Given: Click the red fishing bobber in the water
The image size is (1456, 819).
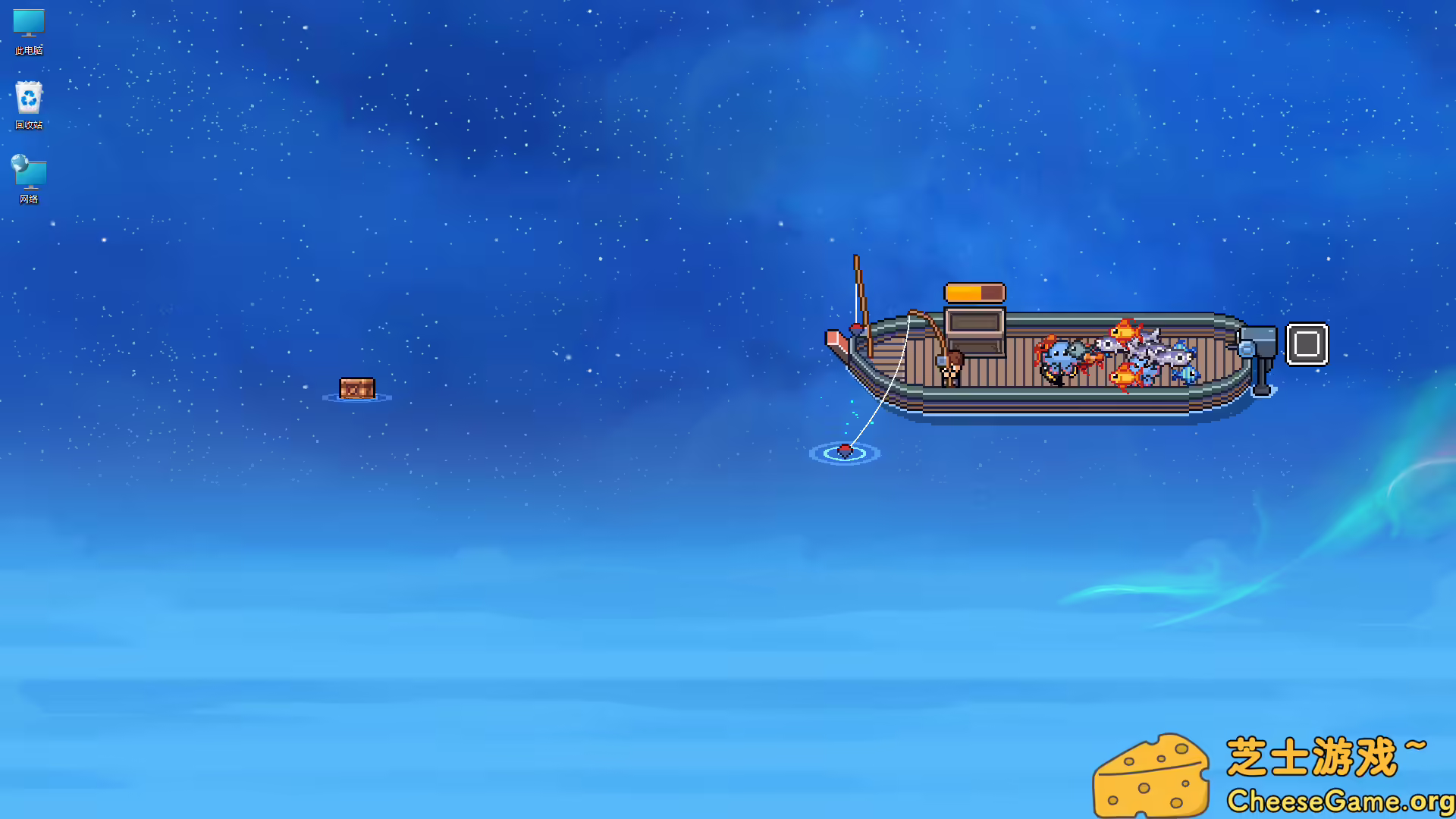Looking at the screenshot, I should (x=844, y=450).
